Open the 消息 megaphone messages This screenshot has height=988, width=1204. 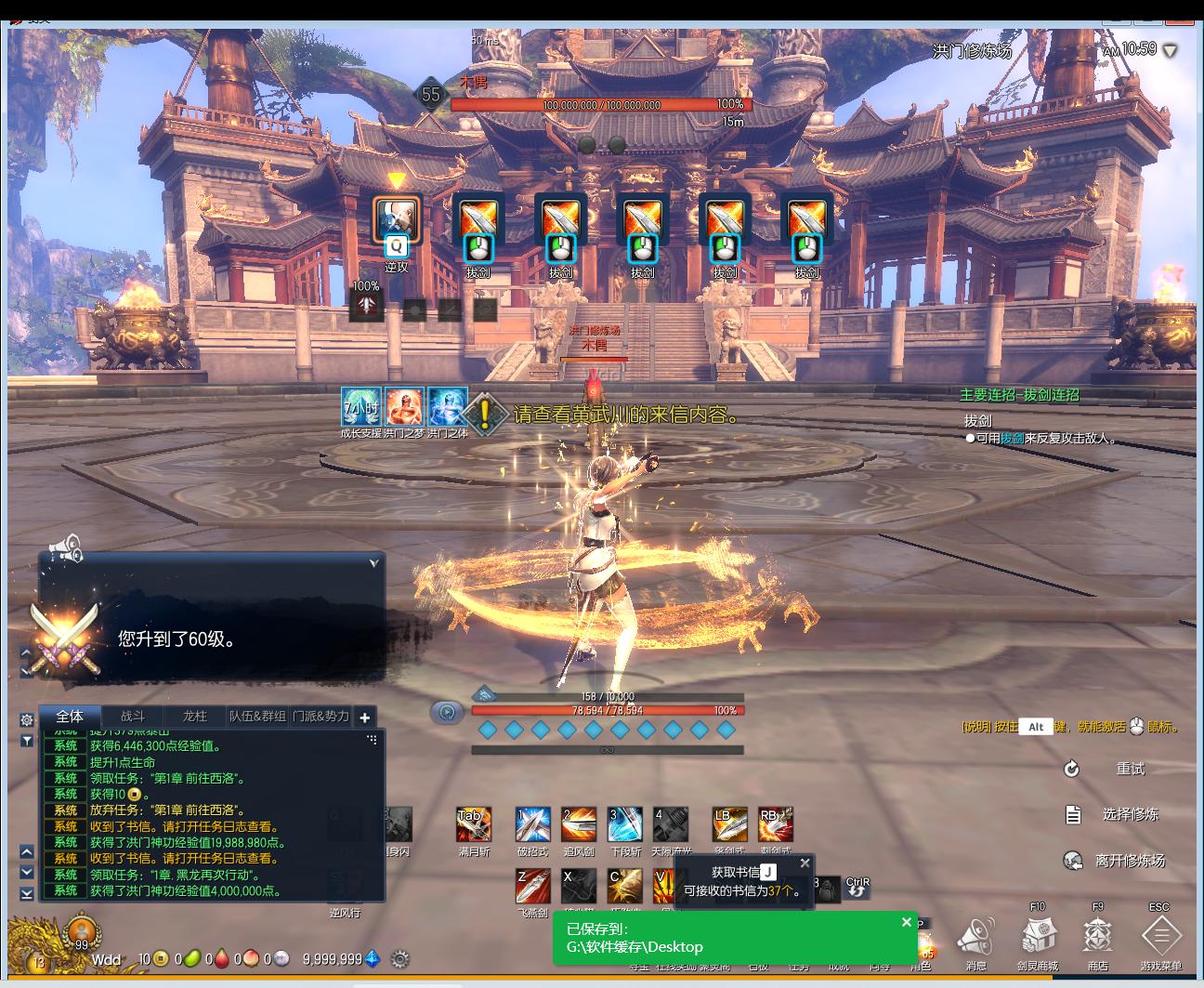[975, 937]
